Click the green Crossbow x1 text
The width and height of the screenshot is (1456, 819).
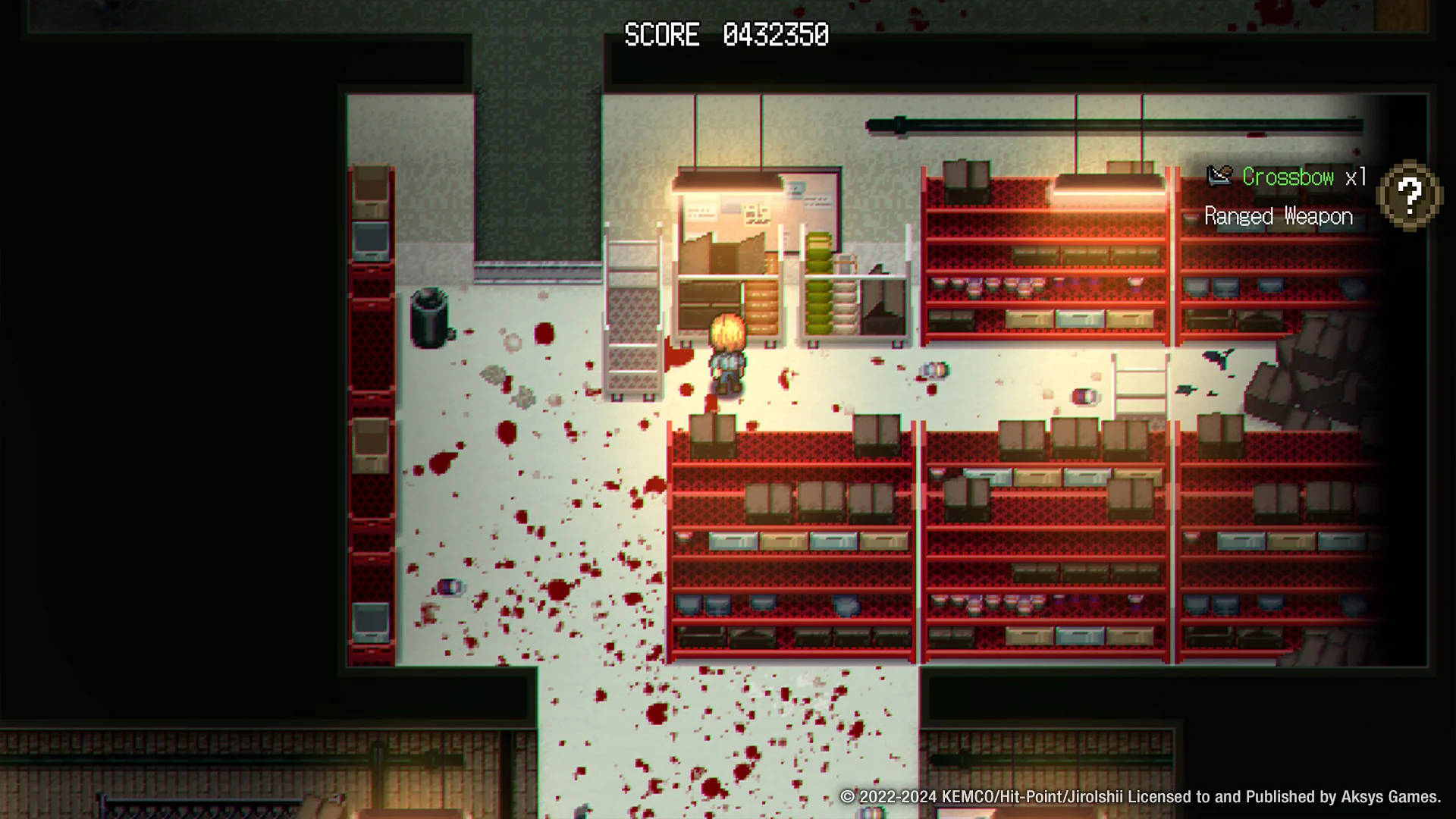pos(1288,177)
